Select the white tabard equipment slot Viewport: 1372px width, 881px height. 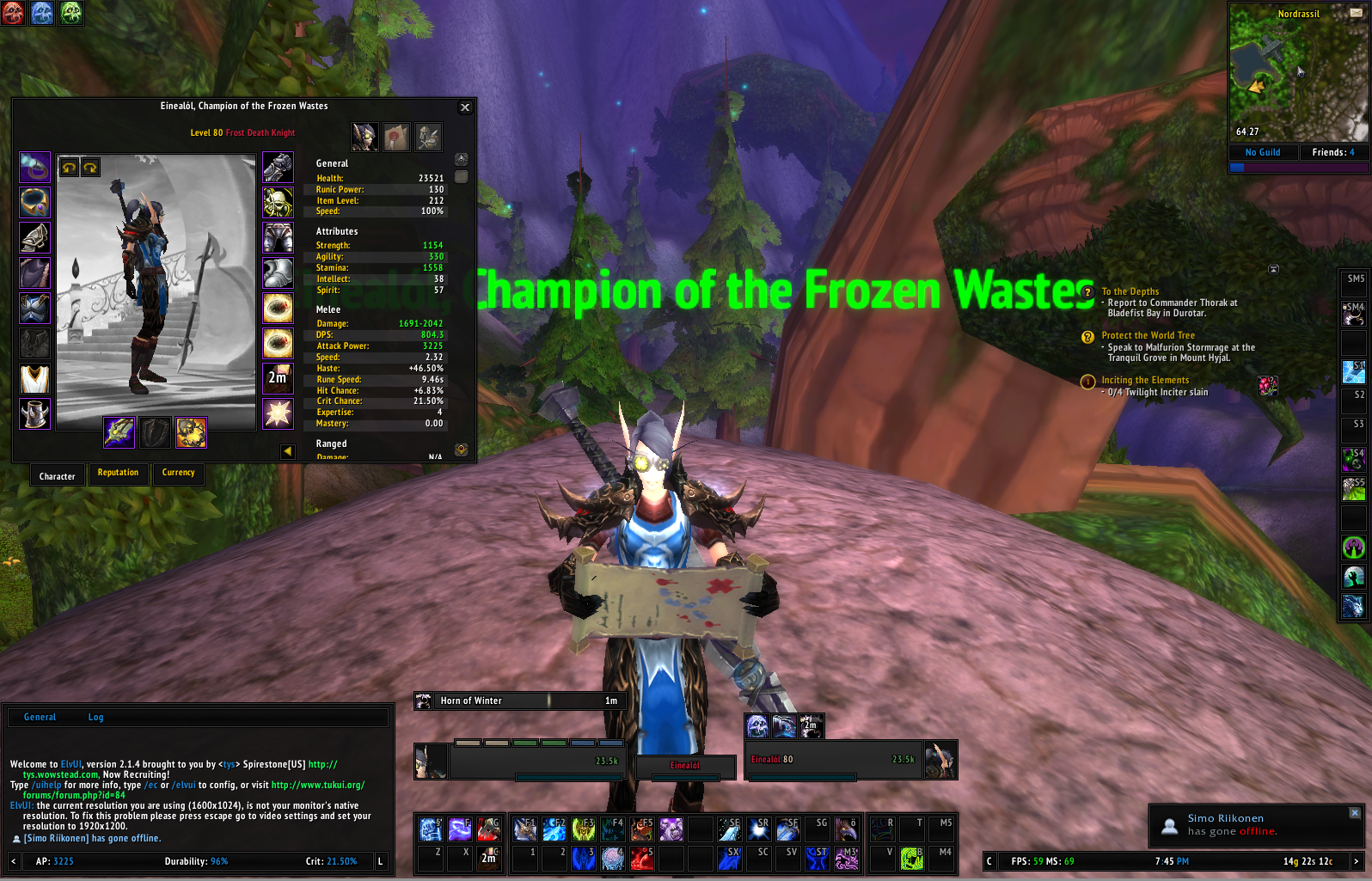[x=34, y=378]
